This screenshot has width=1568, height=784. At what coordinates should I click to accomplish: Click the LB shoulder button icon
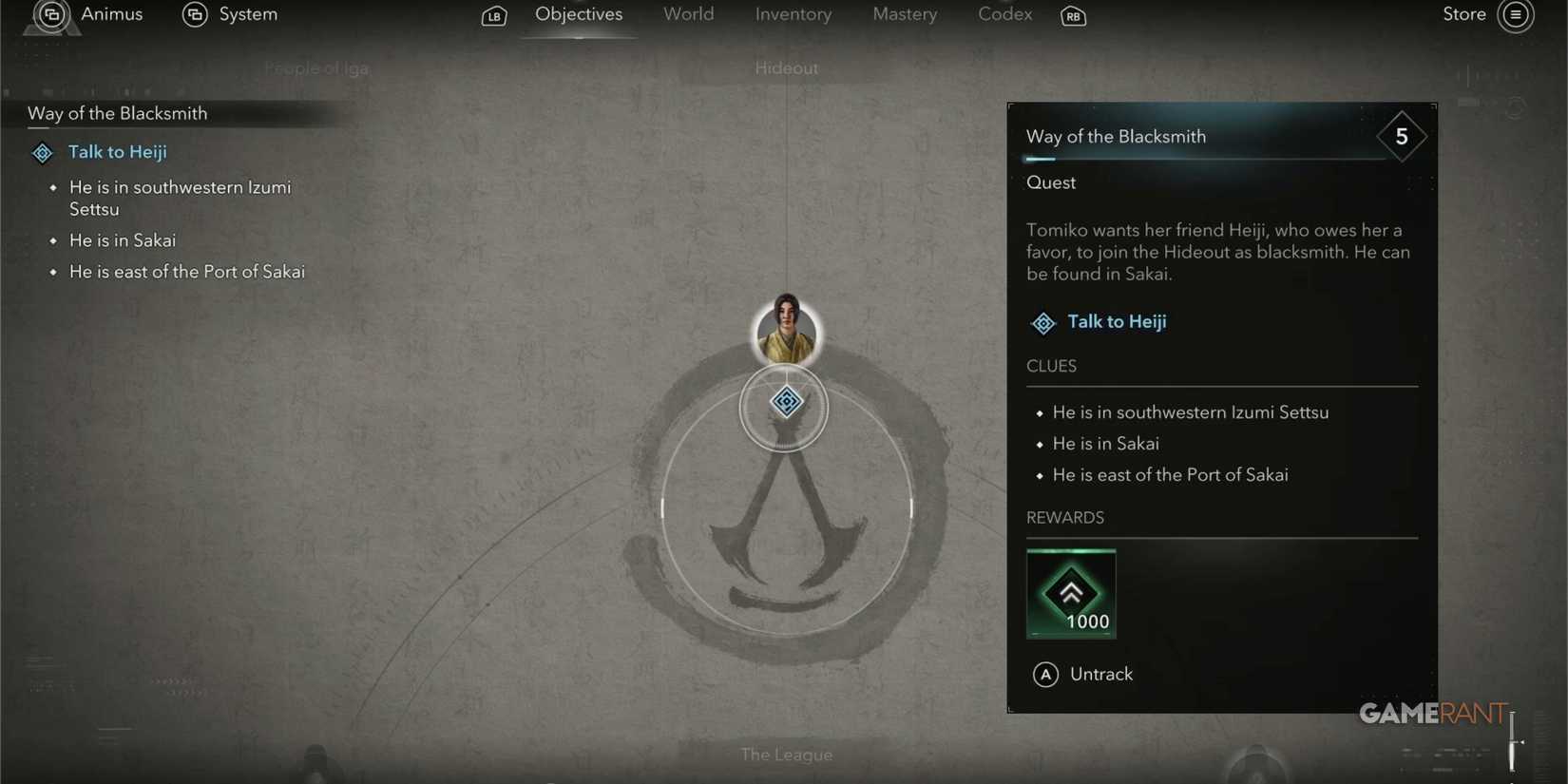click(493, 16)
